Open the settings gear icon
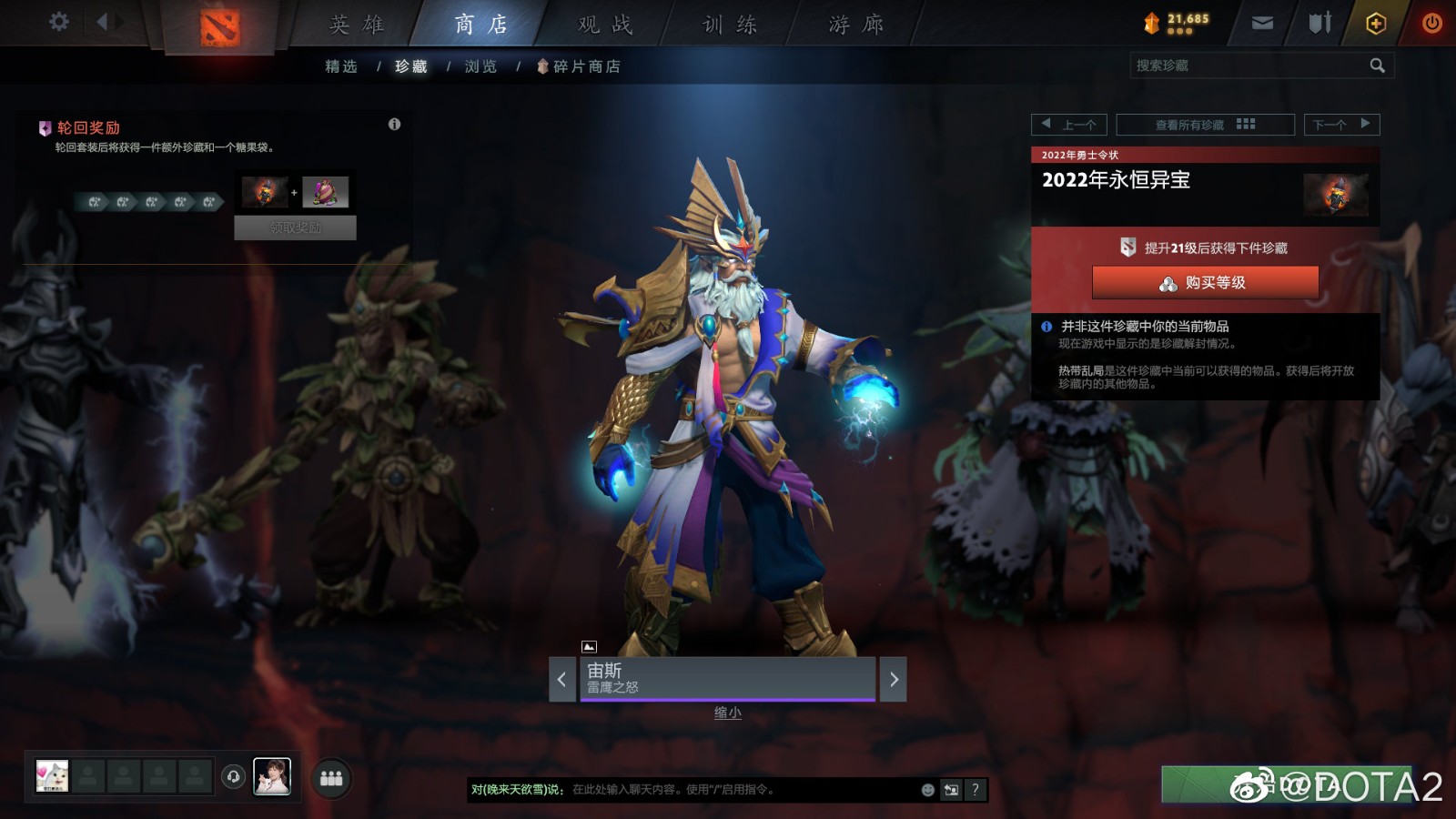 pos(58,22)
